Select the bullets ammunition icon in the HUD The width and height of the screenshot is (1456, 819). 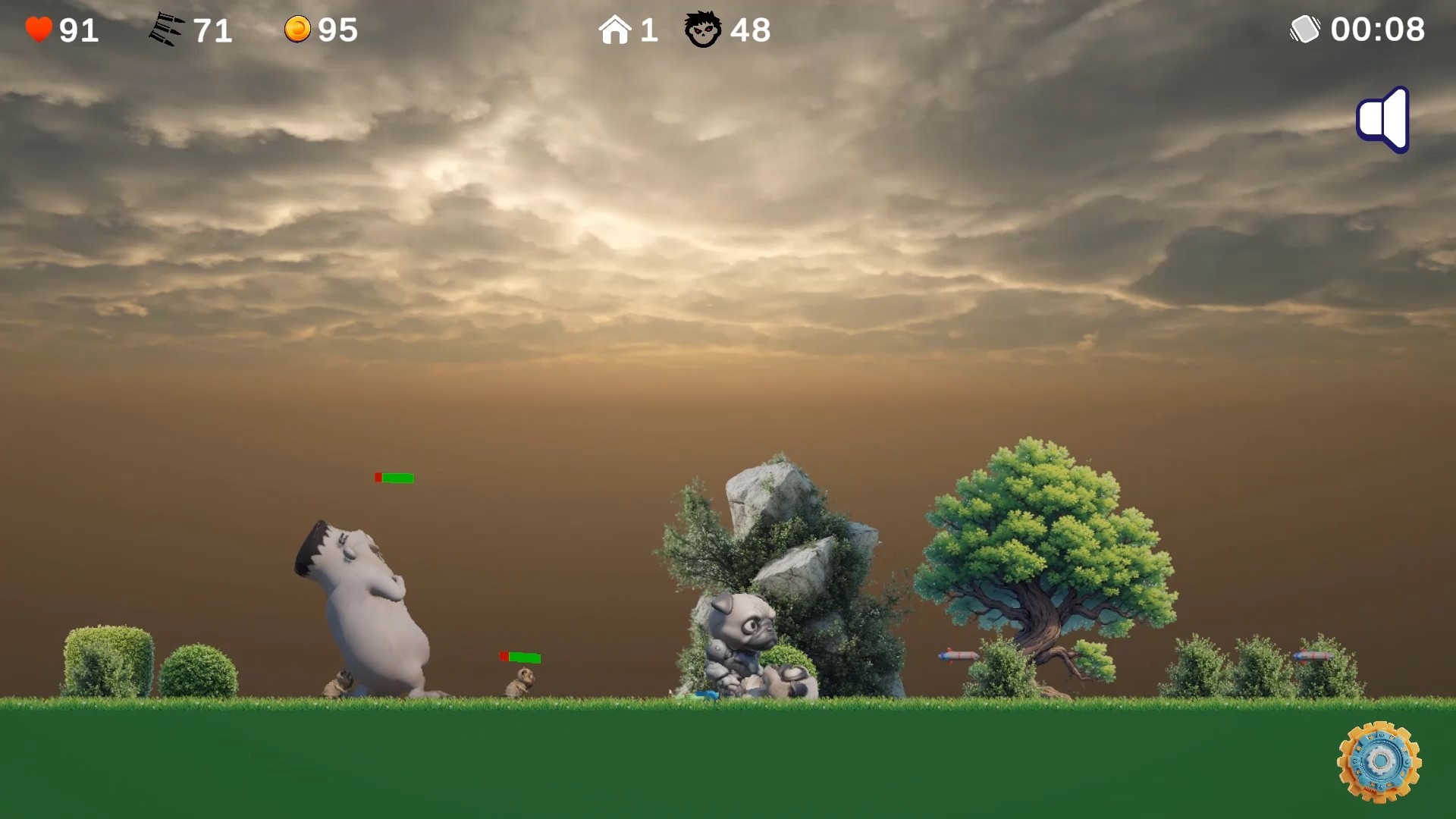click(166, 28)
